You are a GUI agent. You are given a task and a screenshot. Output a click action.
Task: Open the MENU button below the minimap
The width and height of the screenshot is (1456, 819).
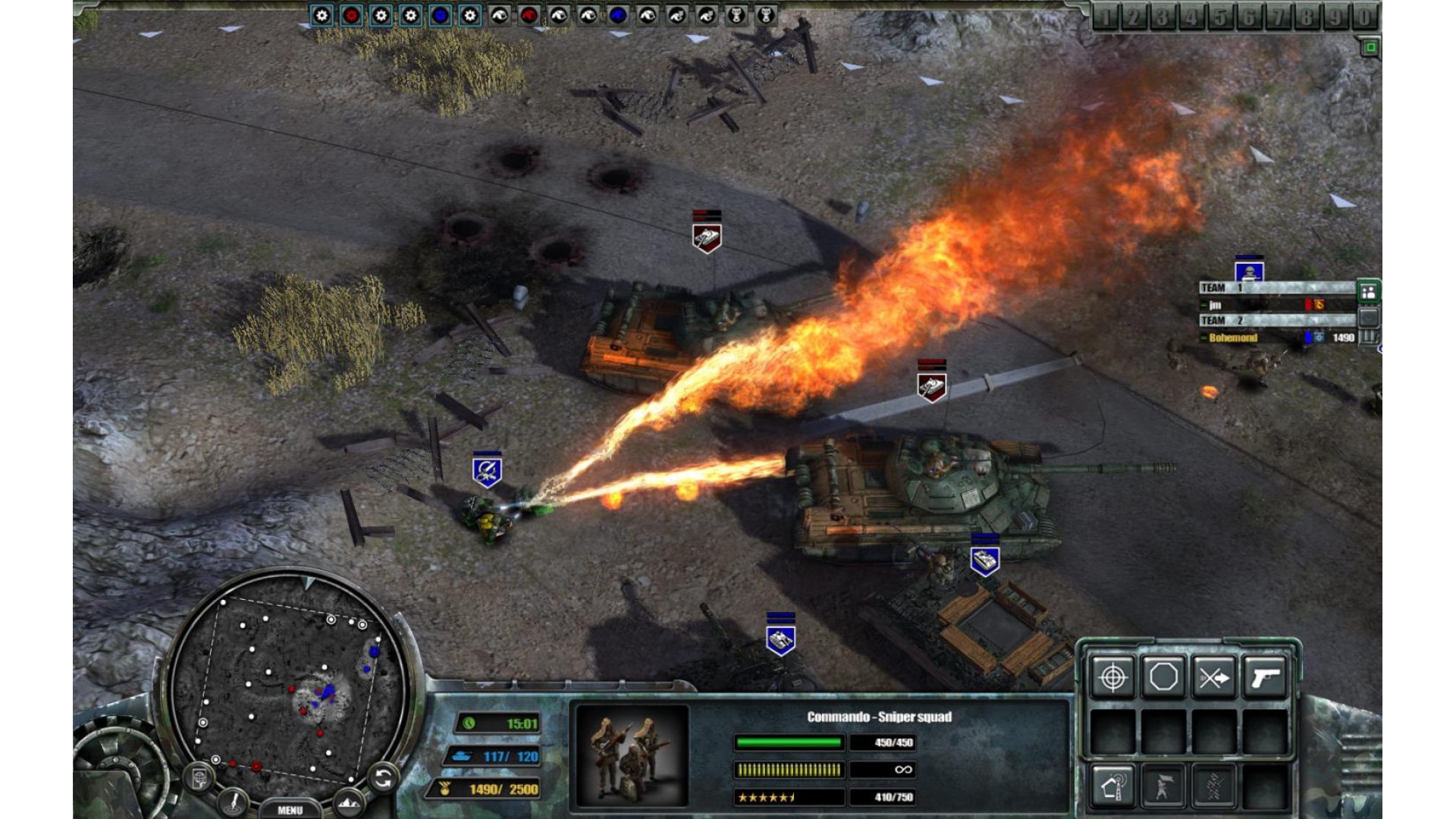coord(290,810)
